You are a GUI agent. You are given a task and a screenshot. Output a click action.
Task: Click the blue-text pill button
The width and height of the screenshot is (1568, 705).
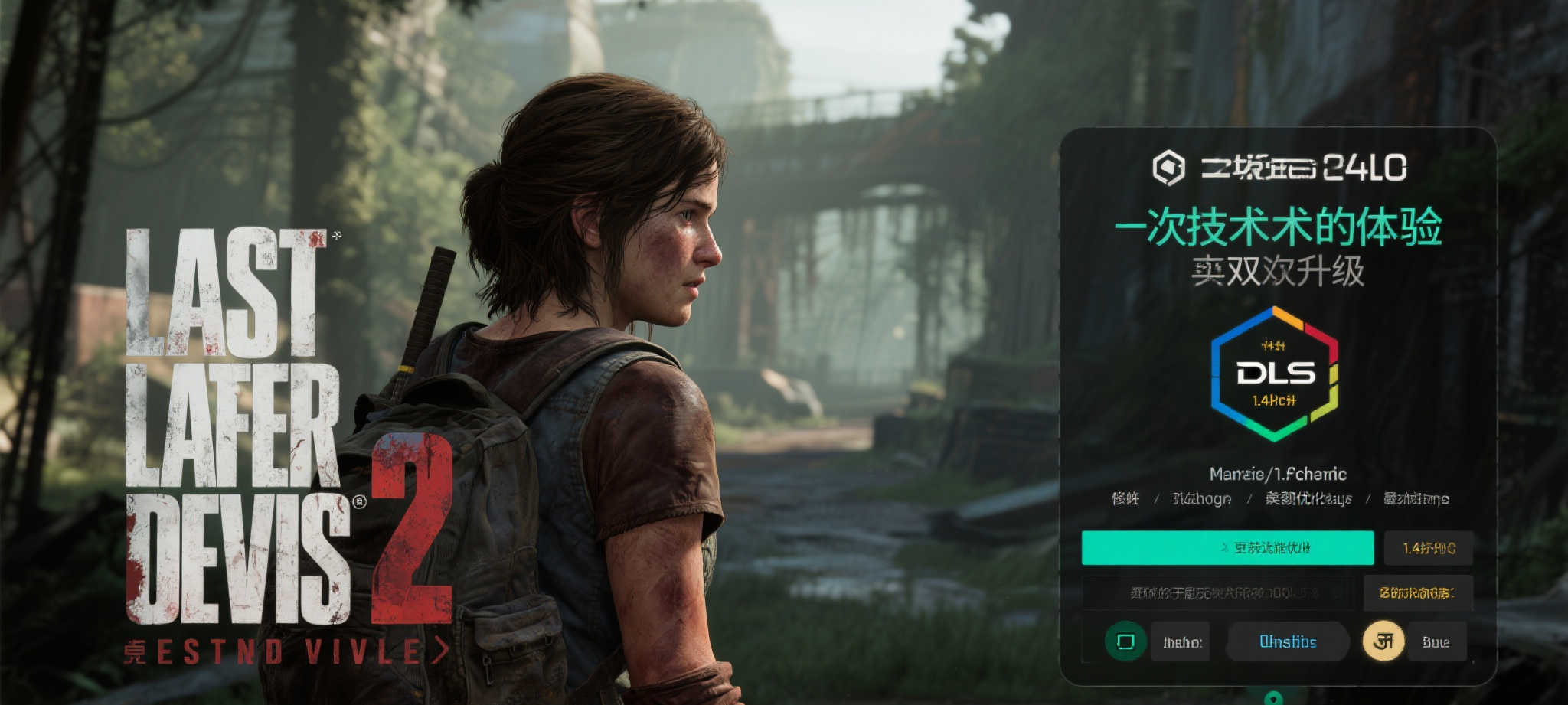point(1288,641)
